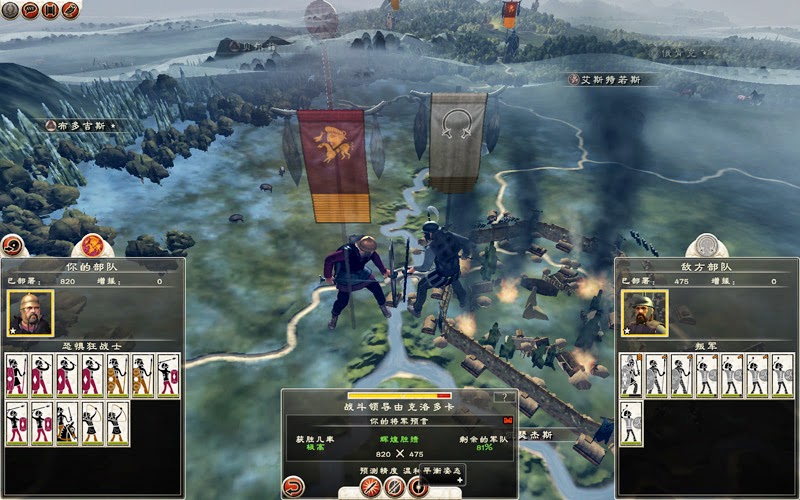The width and height of the screenshot is (800, 500).
Task: Click the red retreat arrow button
Action: [x=294, y=487]
